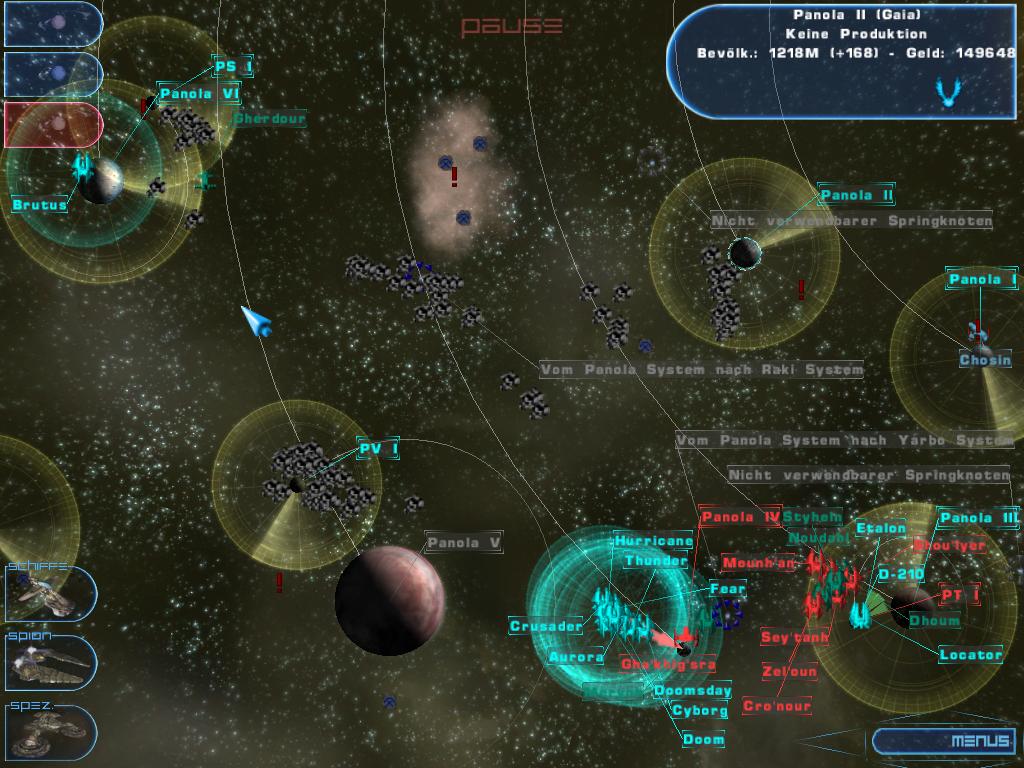Open the Schiffe ship panel
This screenshot has width=1024, height=768.
point(50,593)
